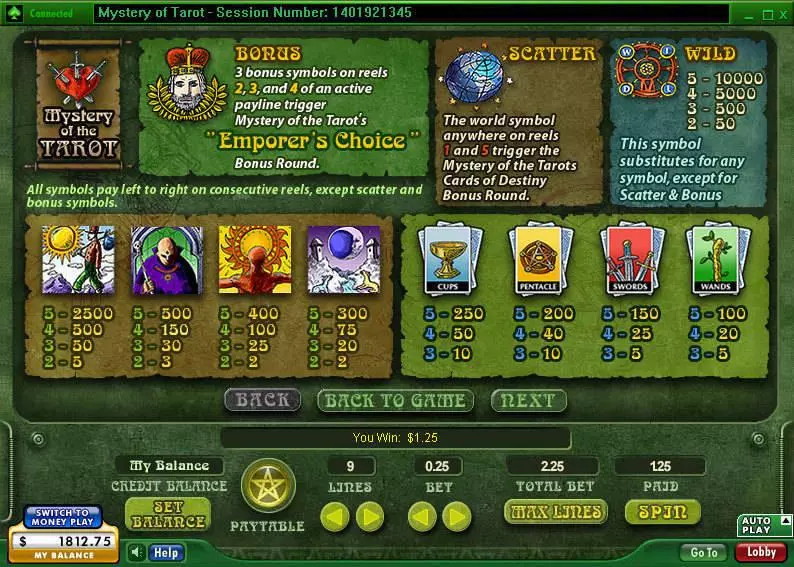The image size is (794, 567).
Task: Return with Back to Game button
Action: click(x=394, y=401)
